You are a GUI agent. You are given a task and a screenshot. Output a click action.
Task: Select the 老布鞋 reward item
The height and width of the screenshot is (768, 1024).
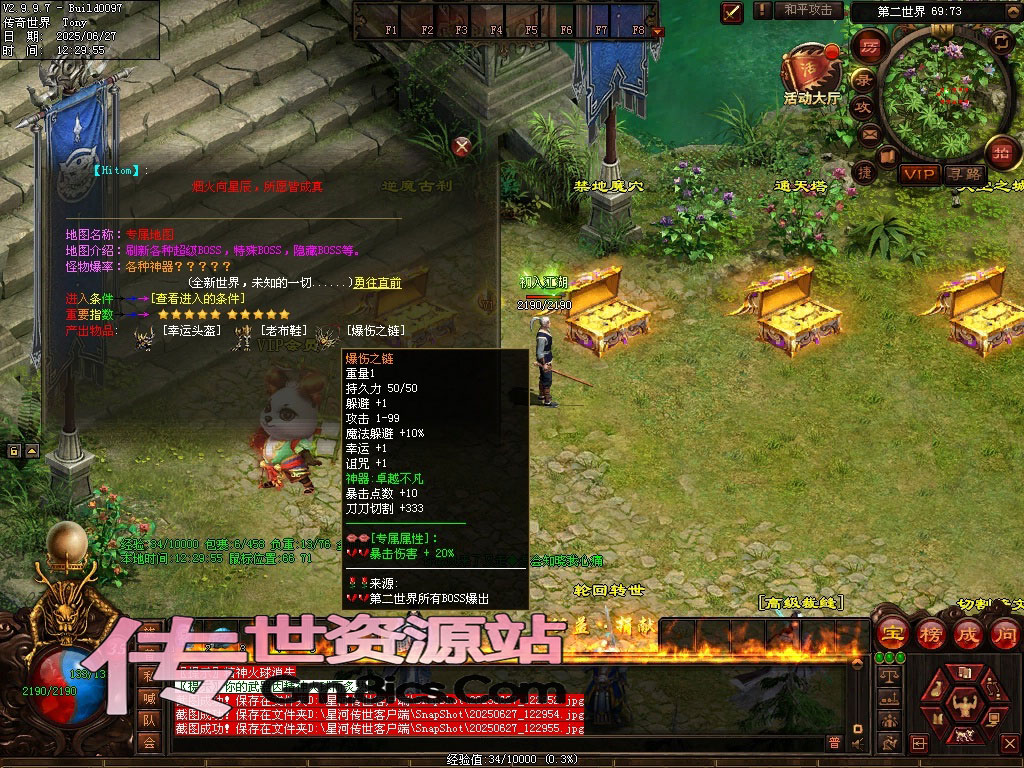click(x=285, y=331)
